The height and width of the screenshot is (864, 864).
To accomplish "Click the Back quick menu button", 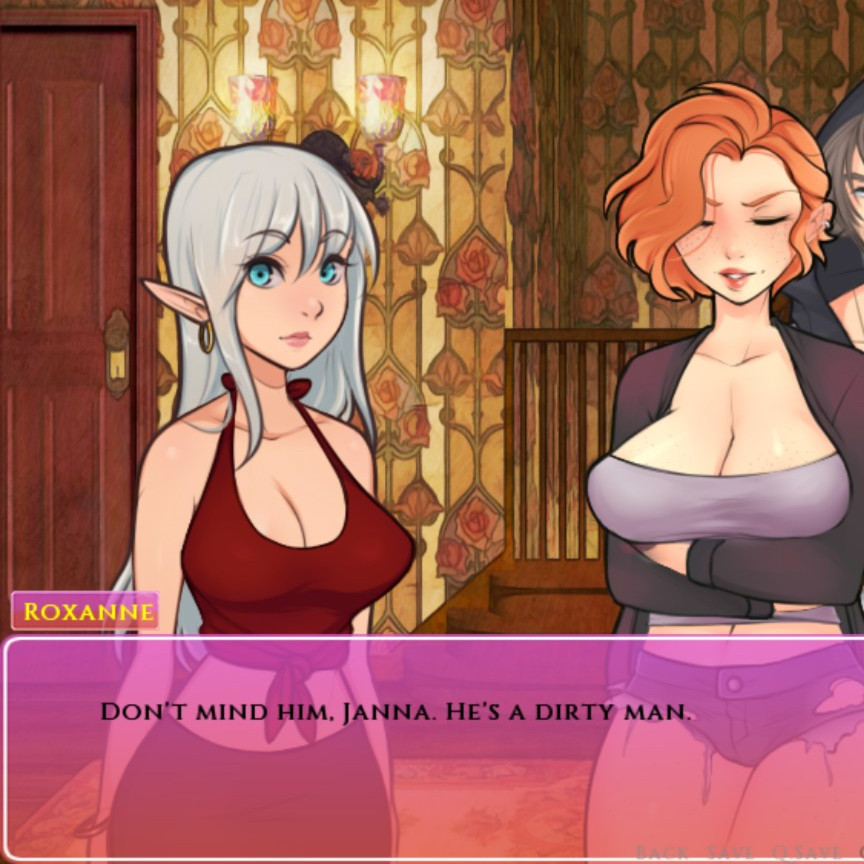I will [661, 852].
